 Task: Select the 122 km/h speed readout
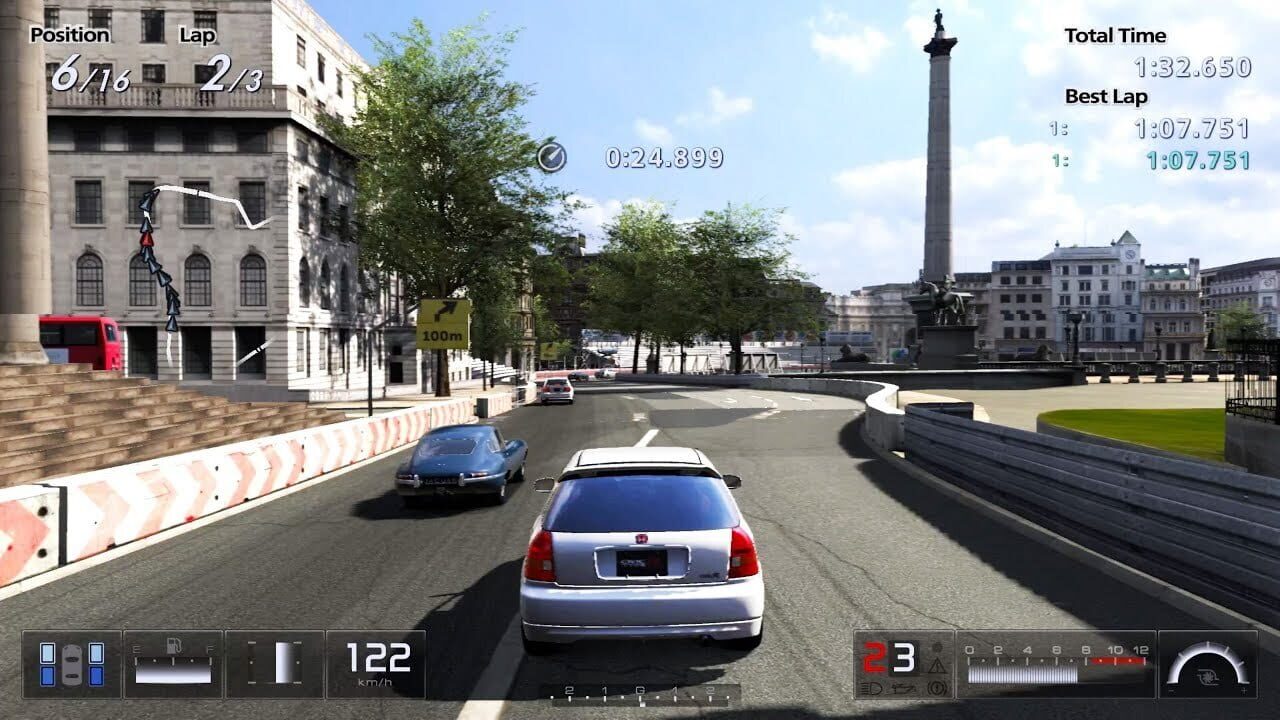coord(377,656)
